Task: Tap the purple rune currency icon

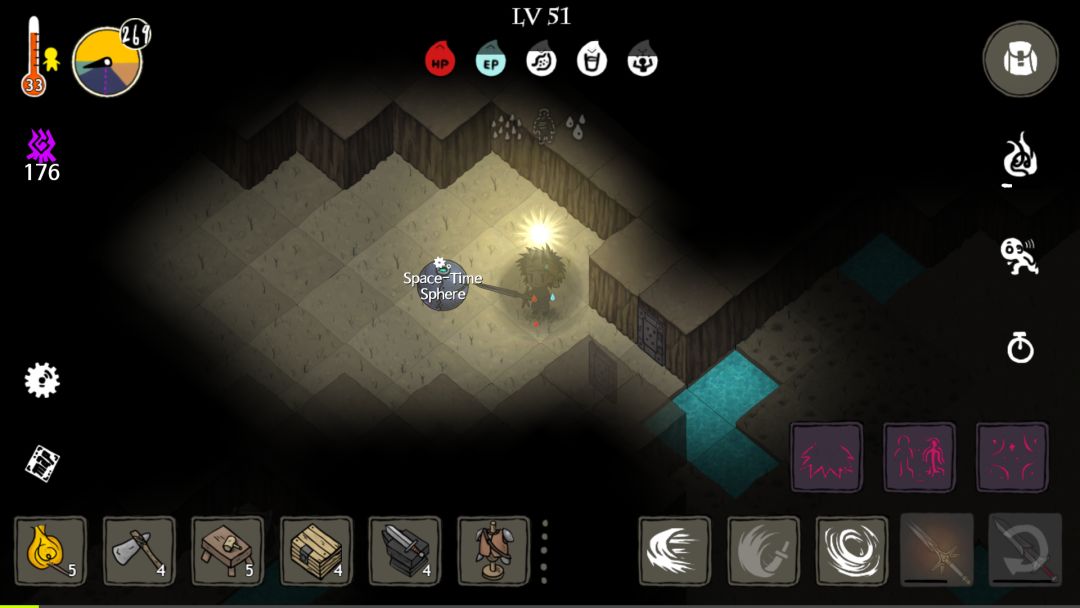Action: point(42,147)
